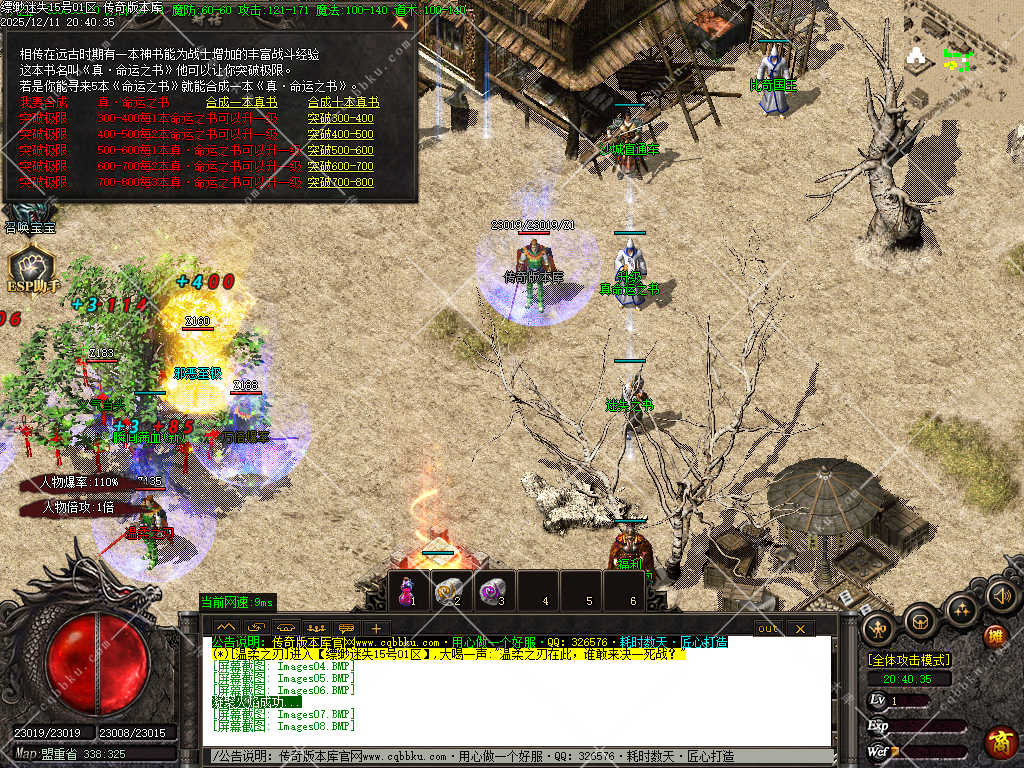Screen dimensions: 1024x768
Task: Open the 摊 stall button
Action: pos(994,636)
